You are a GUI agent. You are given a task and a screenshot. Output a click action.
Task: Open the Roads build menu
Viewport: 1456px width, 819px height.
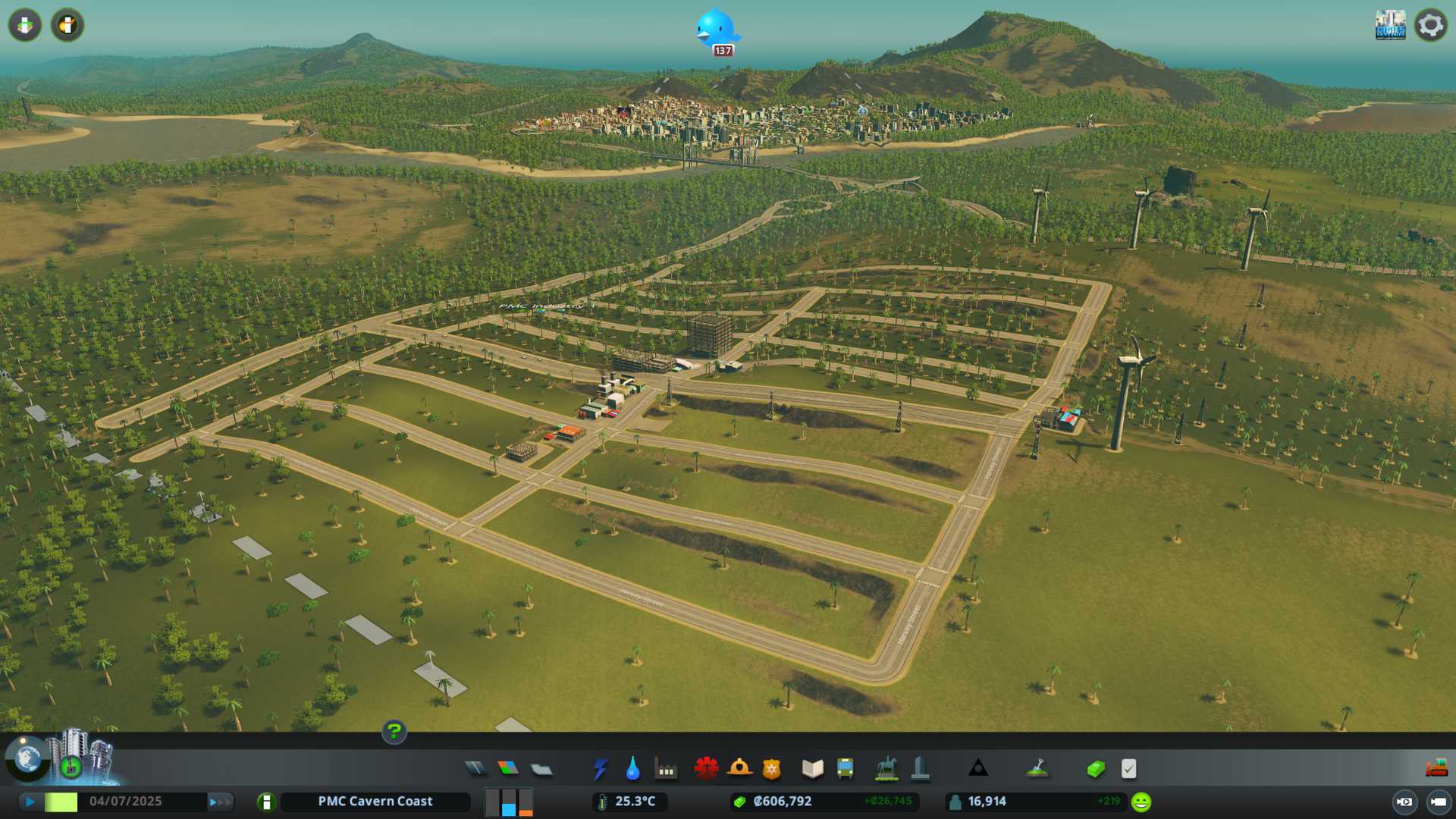click(475, 769)
